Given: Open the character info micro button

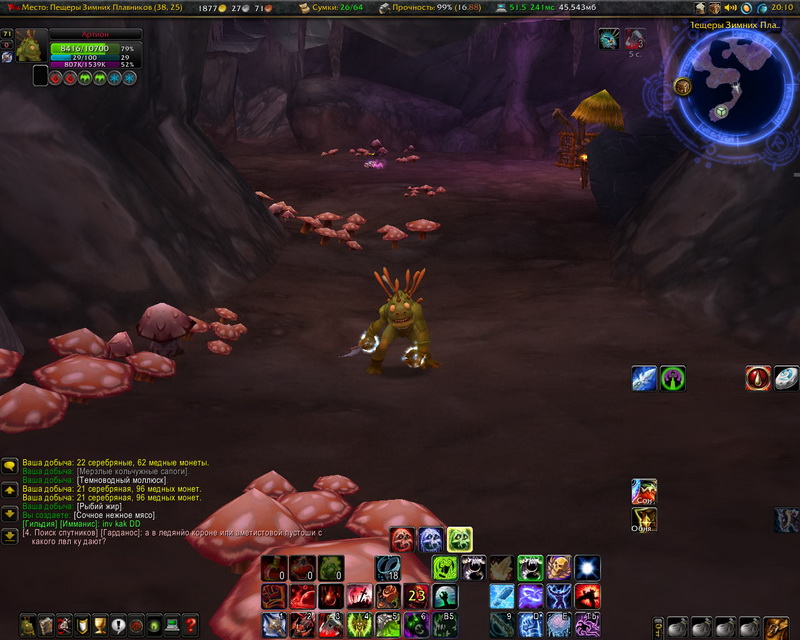Looking at the screenshot, I should click(x=27, y=626).
